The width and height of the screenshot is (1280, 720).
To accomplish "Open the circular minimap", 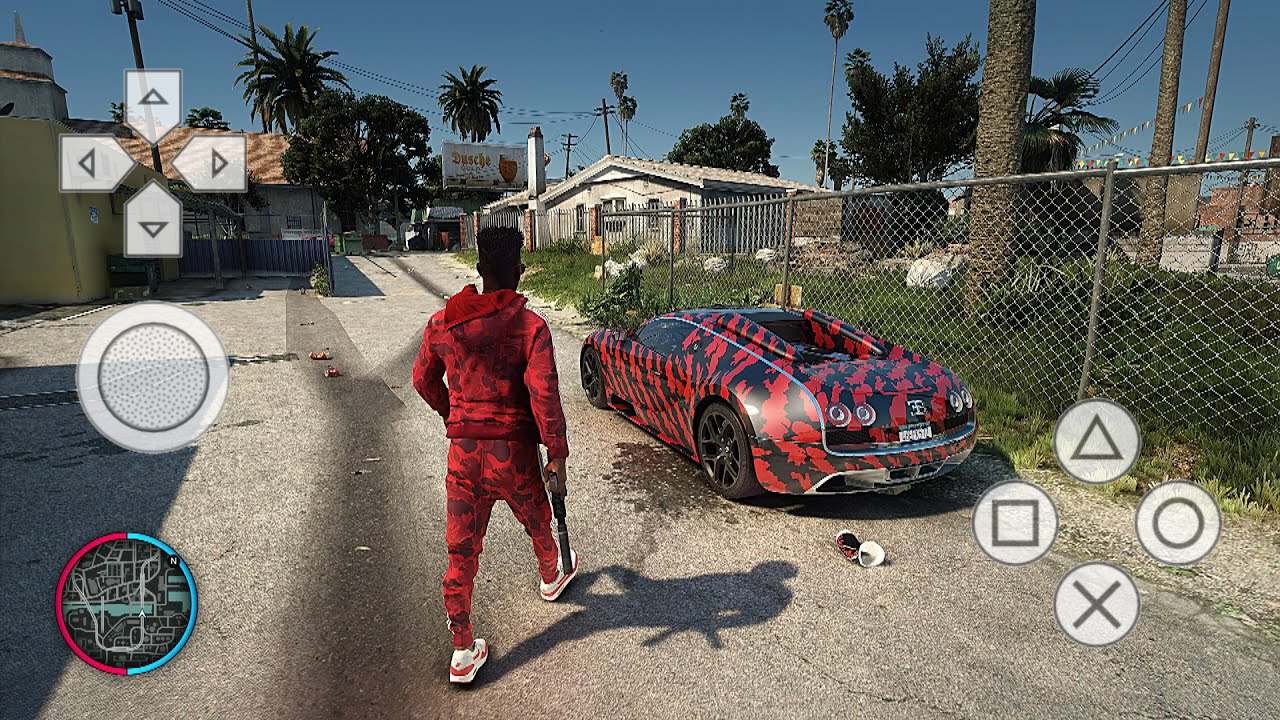I will (x=126, y=603).
